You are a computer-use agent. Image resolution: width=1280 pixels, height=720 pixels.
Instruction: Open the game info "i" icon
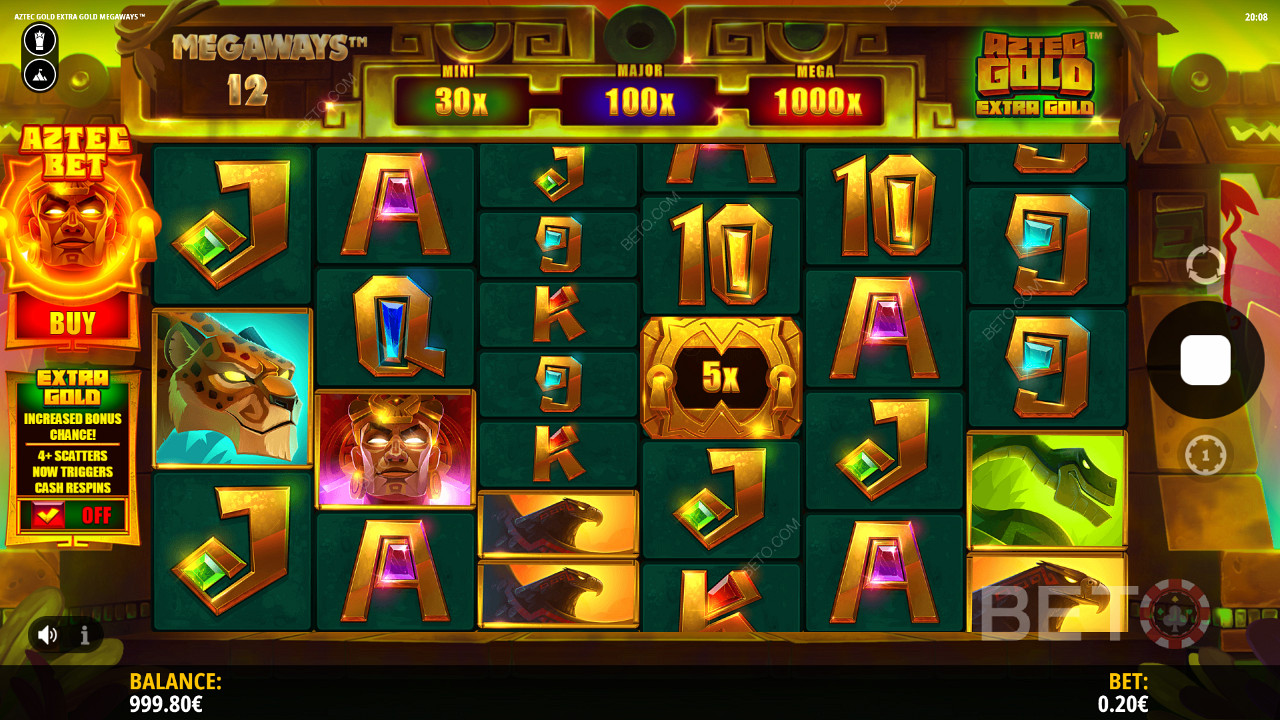[x=85, y=635]
